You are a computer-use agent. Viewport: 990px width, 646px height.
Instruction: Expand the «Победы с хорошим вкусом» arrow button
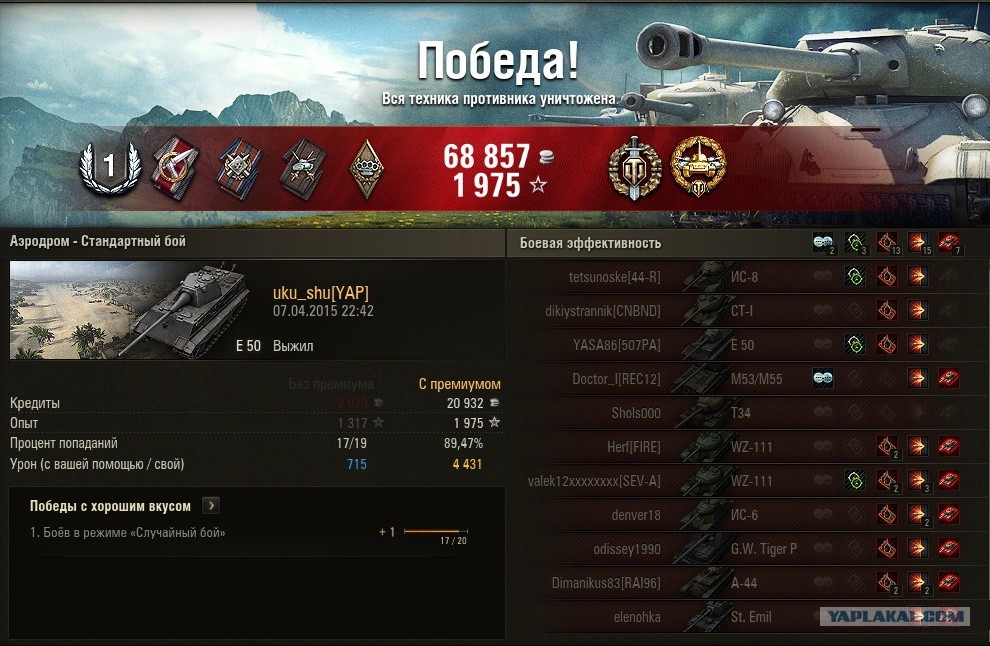[x=211, y=506]
